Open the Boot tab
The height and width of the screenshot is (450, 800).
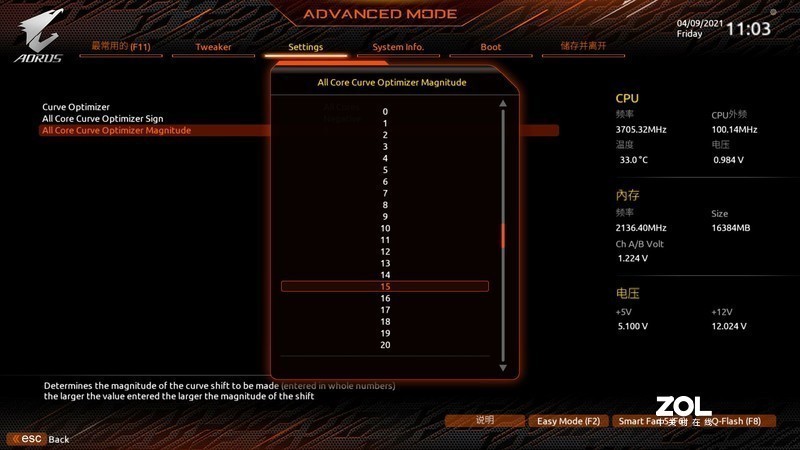(490, 47)
